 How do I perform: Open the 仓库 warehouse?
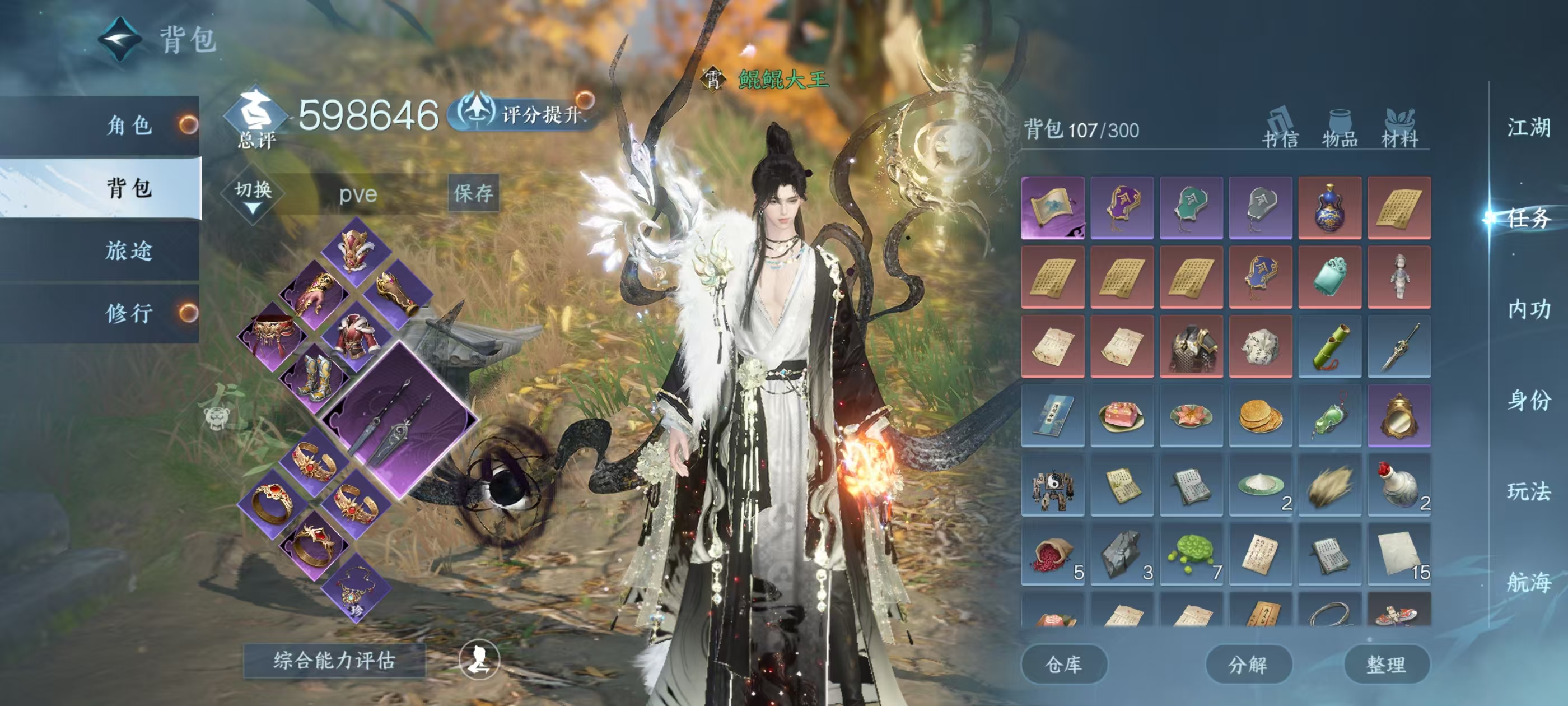tap(1063, 664)
